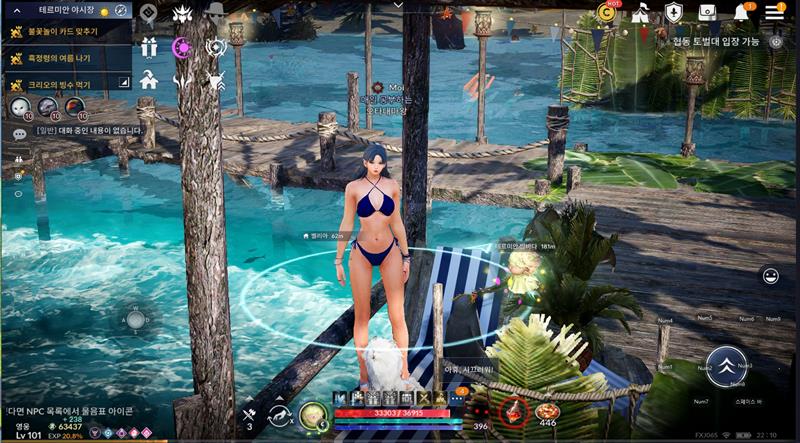Open the hamburger main menu
This screenshot has width=800, height=443.
(x=774, y=12)
